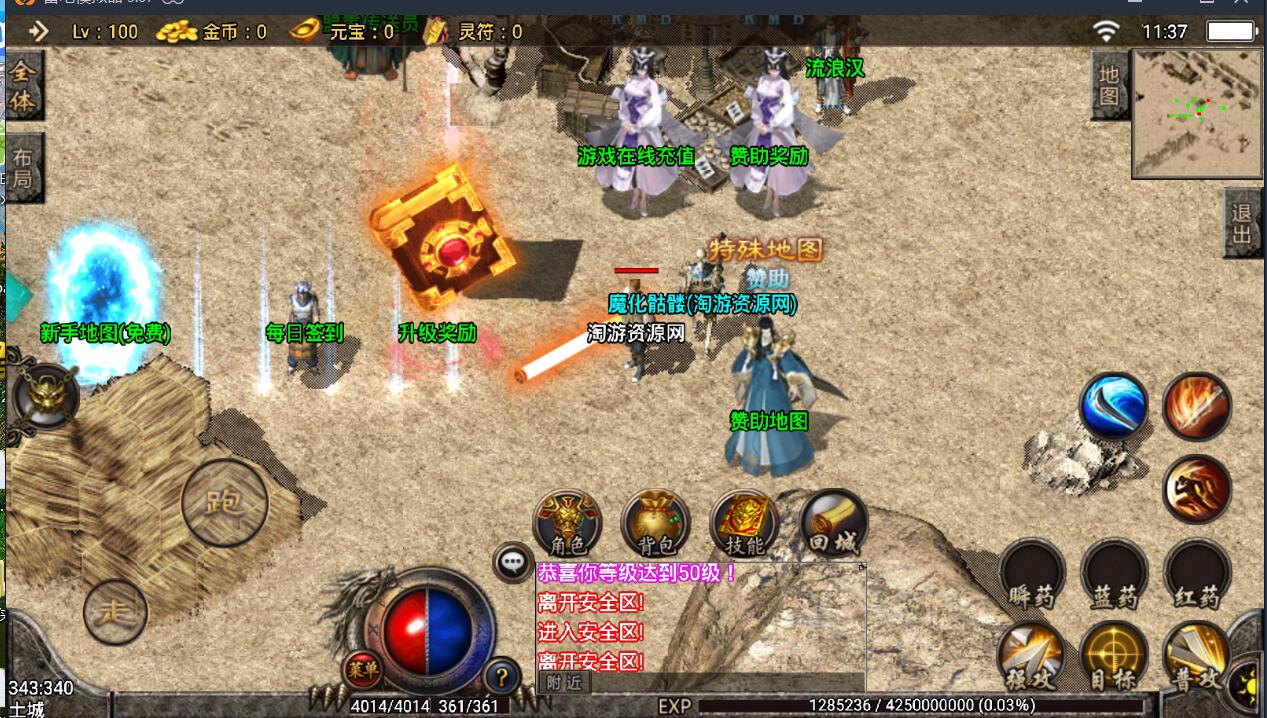Activate the flaming sword skill
The width and height of the screenshot is (1267, 718).
click(x=1197, y=407)
